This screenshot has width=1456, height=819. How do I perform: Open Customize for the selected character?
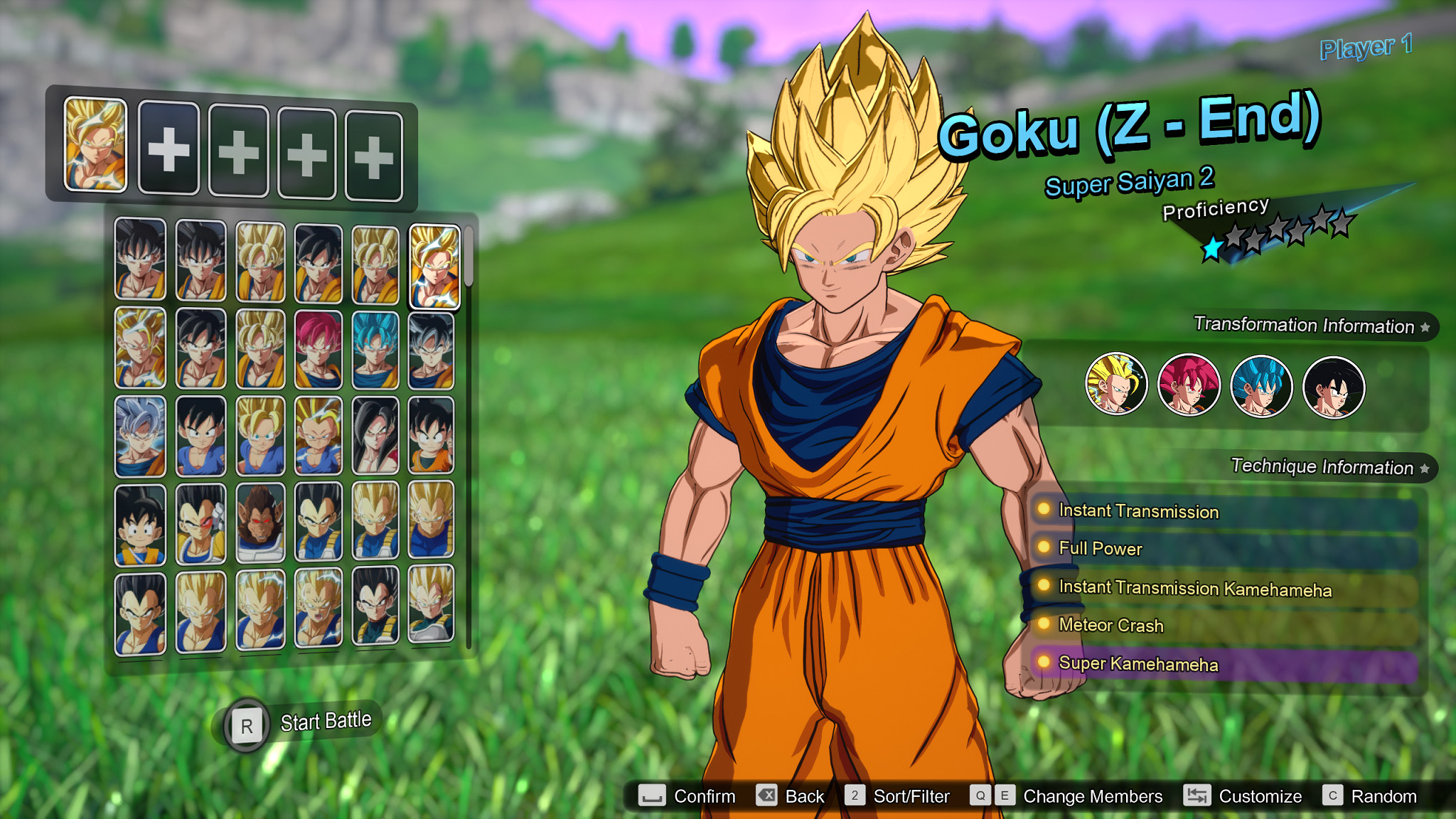click(1260, 796)
